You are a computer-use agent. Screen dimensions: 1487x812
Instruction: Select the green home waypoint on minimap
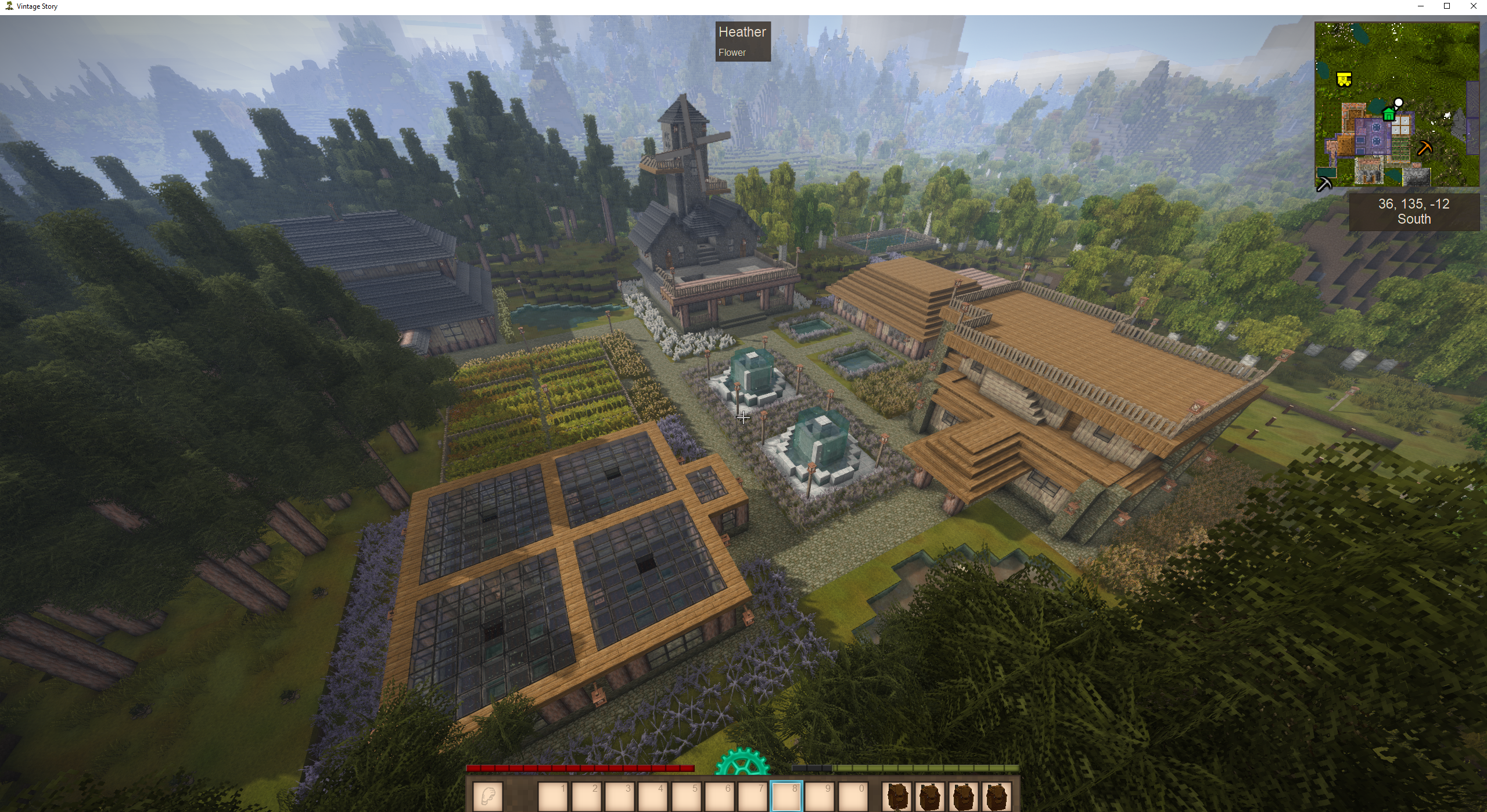pos(1388,114)
